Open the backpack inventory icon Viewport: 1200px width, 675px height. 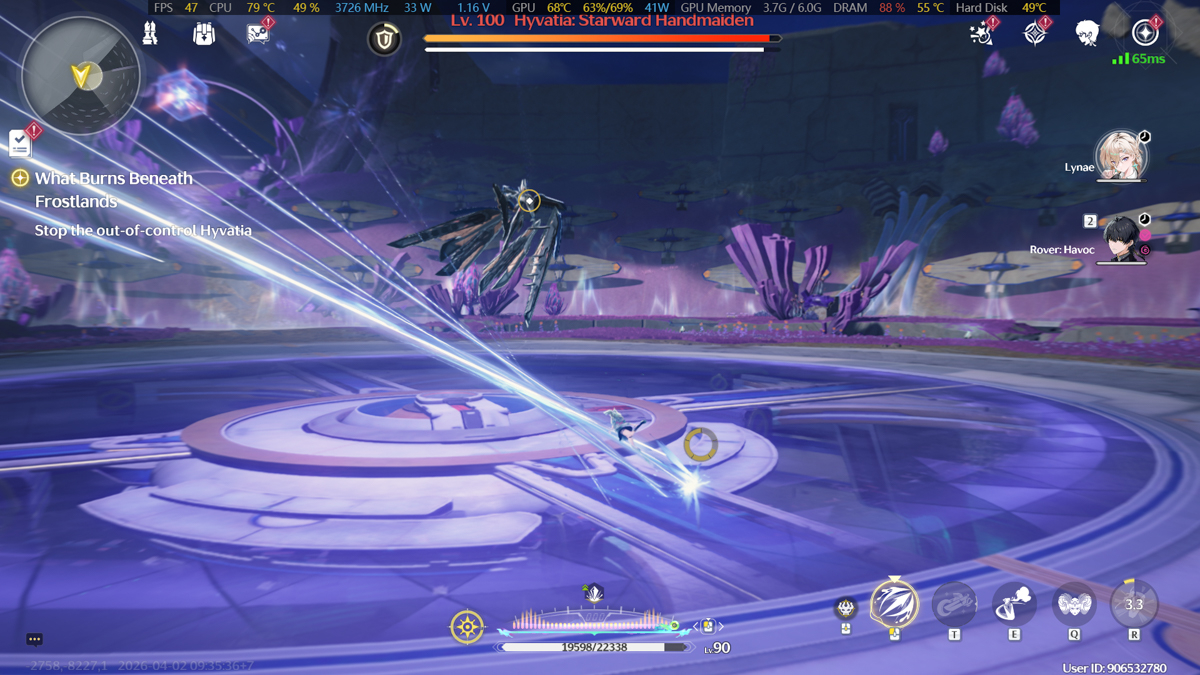(x=204, y=34)
